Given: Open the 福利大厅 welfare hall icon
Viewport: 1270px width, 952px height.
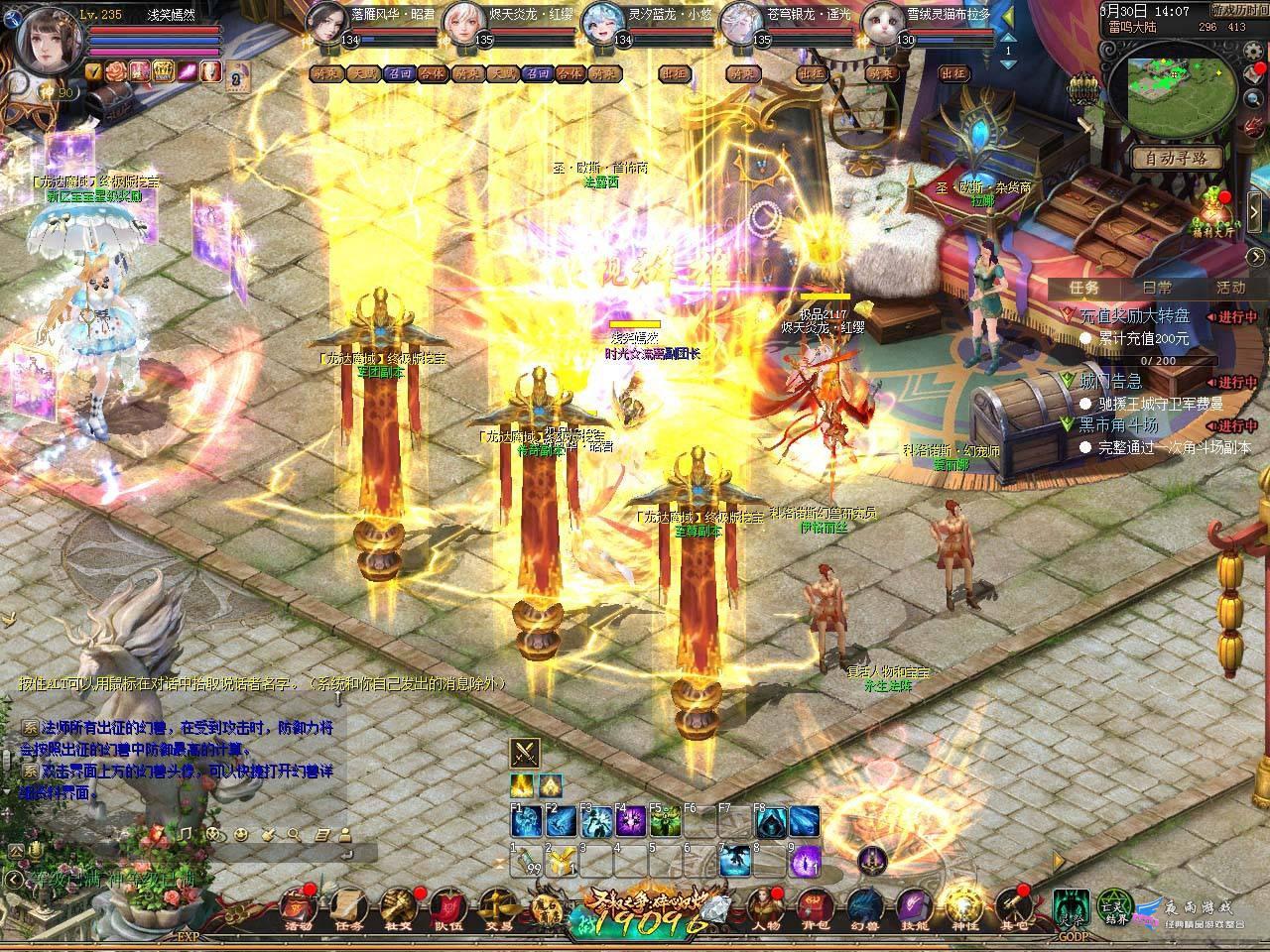Looking at the screenshot, I should pos(1216,213).
